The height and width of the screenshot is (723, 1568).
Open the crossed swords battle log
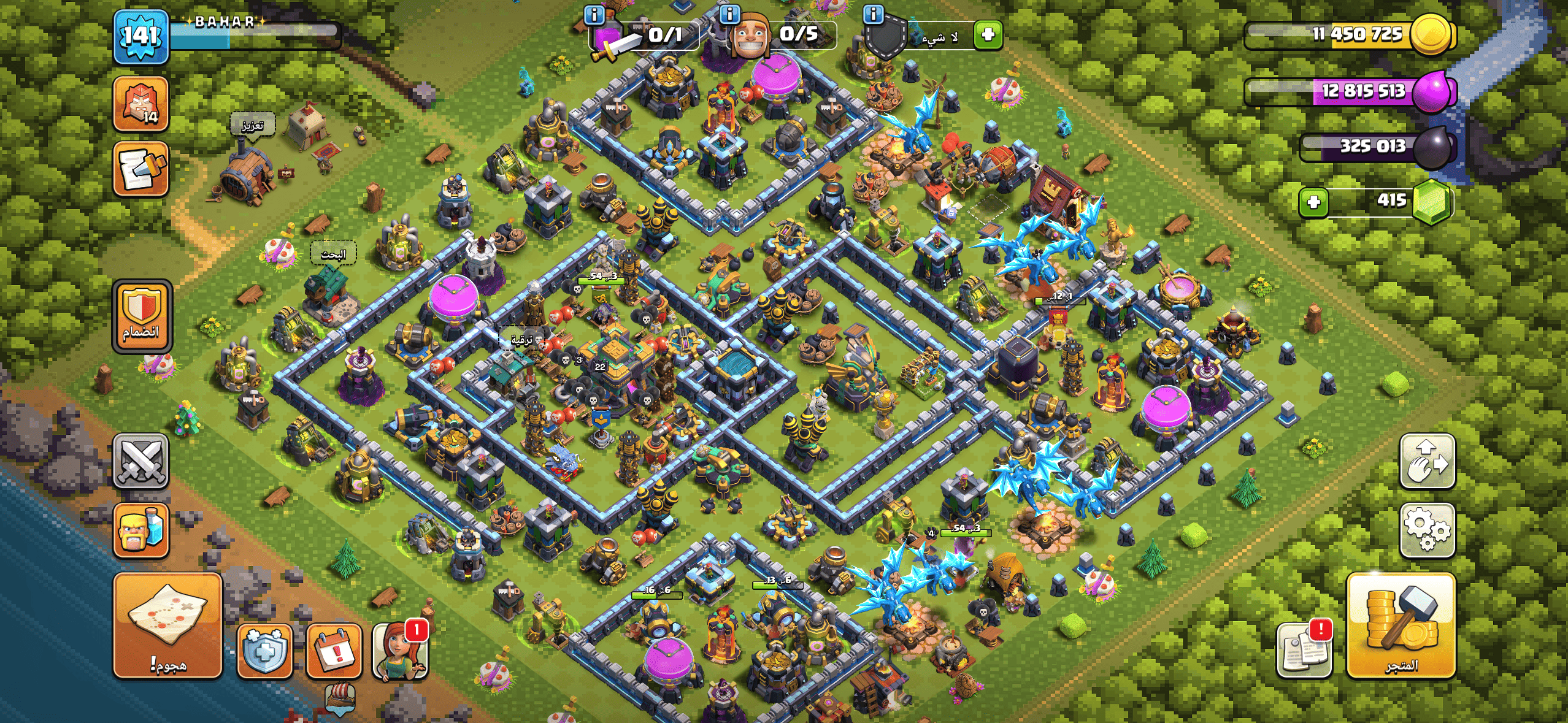141,461
